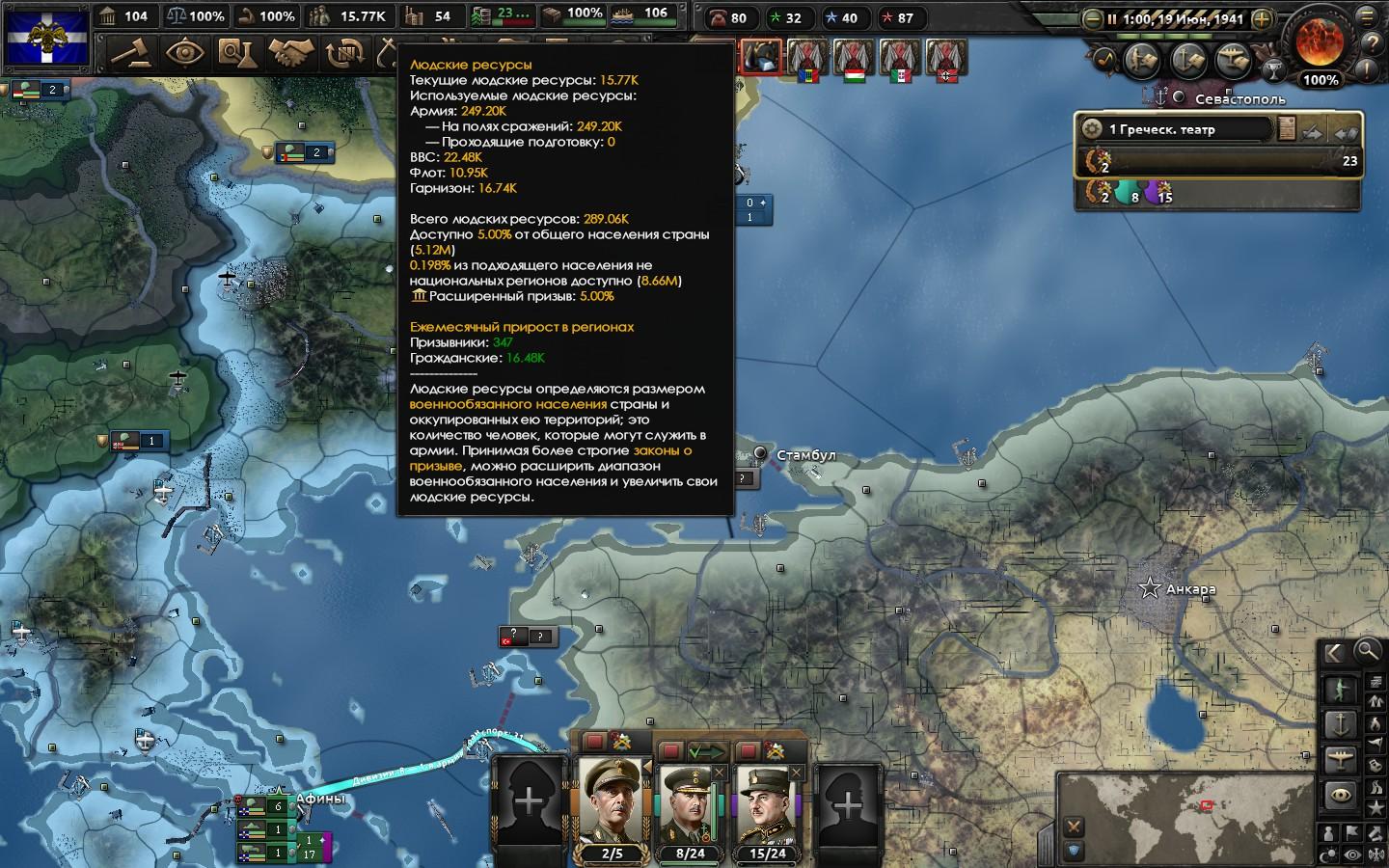Open the music player note icon
Screen dimensions: 1389x868
coord(1106,59)
